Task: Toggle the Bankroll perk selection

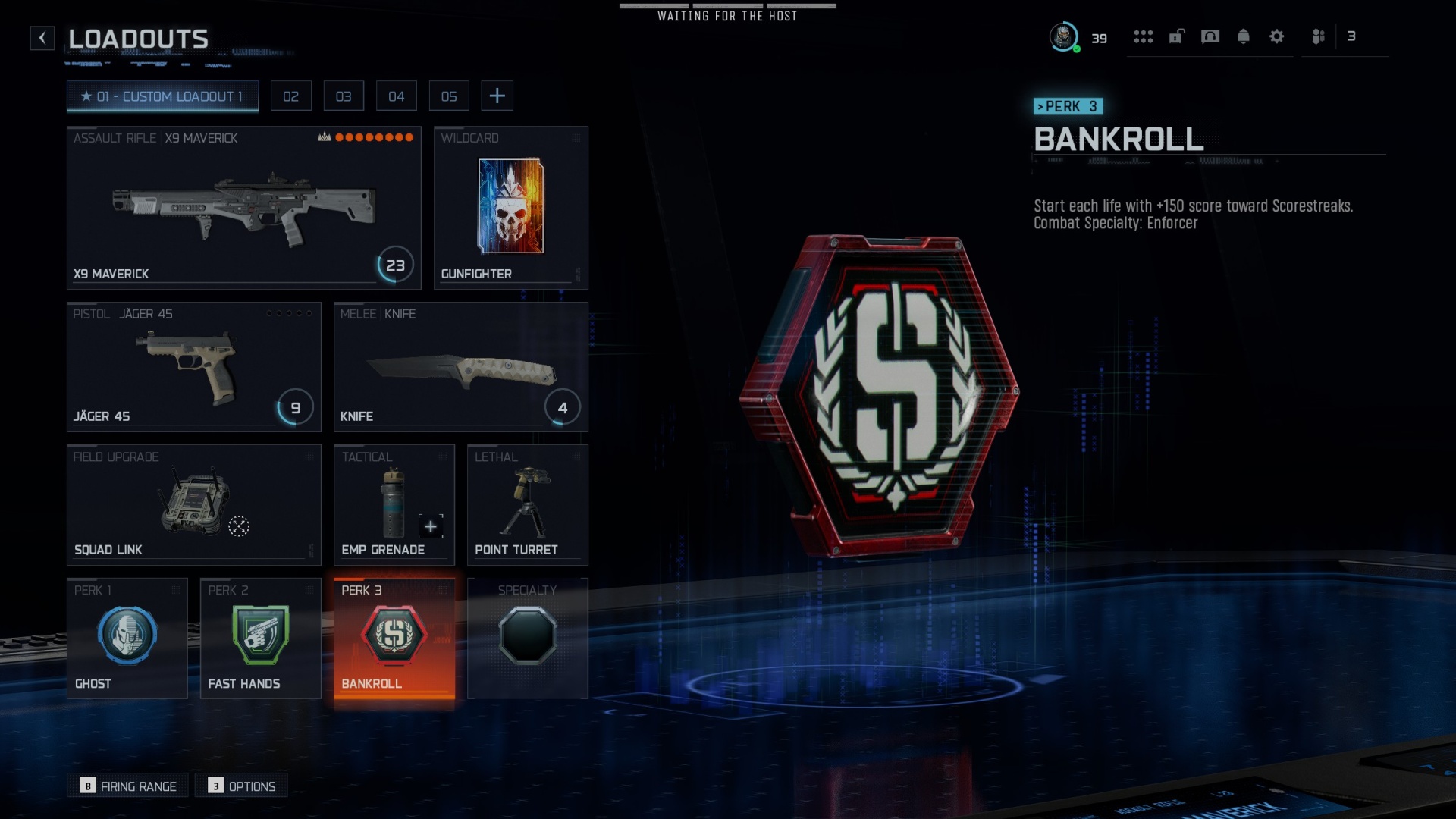Action: pyautogui.click(x=394, y=637)
